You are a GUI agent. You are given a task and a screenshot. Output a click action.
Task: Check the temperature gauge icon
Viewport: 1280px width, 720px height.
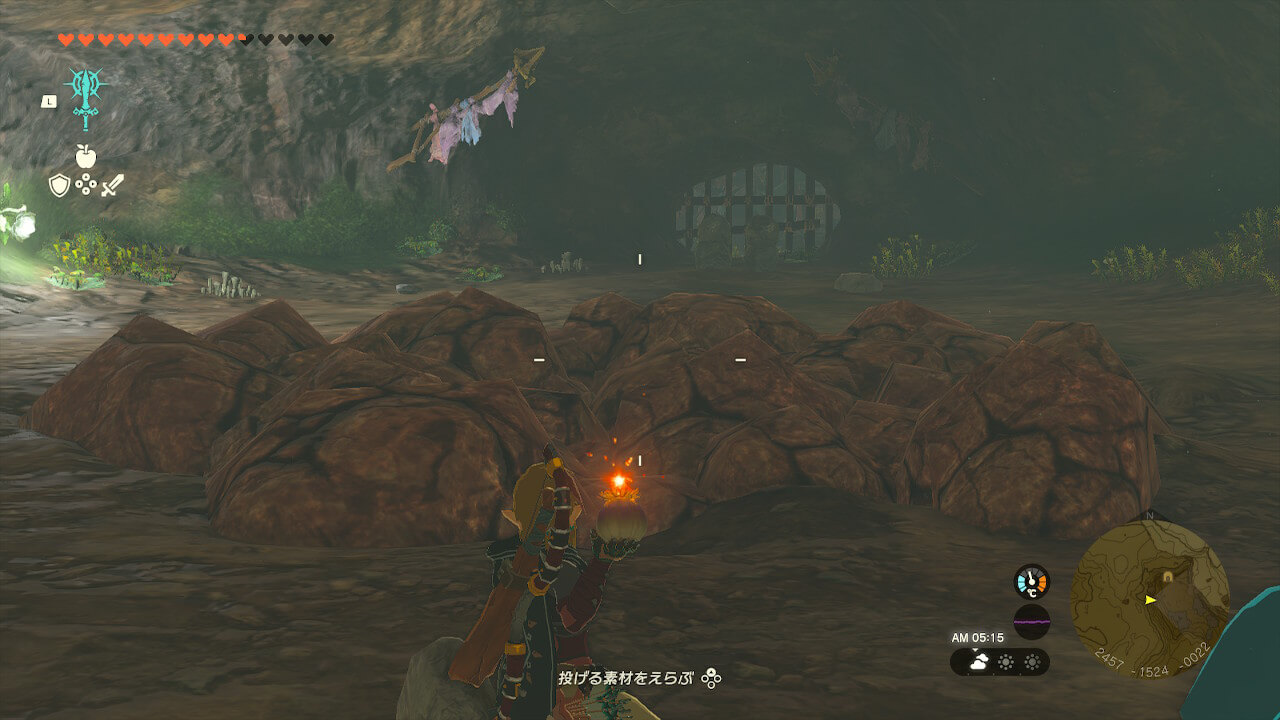[1031, 582]
